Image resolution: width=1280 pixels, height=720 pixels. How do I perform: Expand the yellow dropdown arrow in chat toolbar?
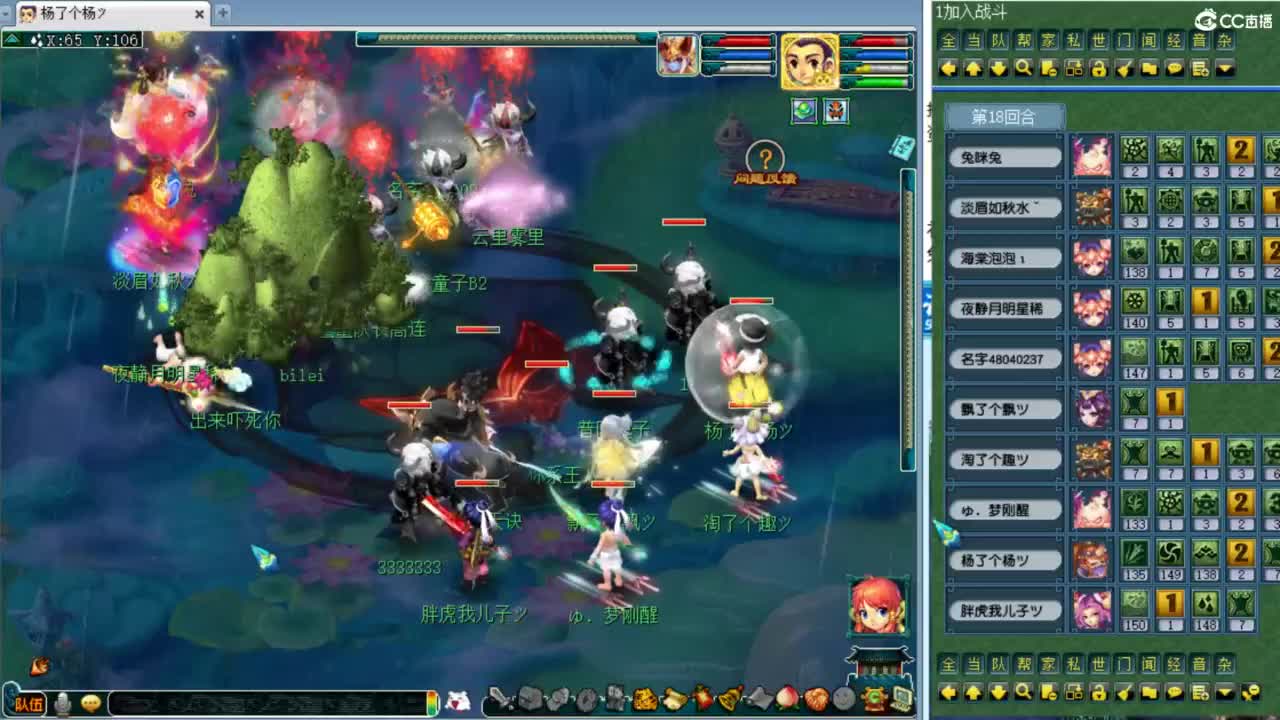pos(1224,66)
